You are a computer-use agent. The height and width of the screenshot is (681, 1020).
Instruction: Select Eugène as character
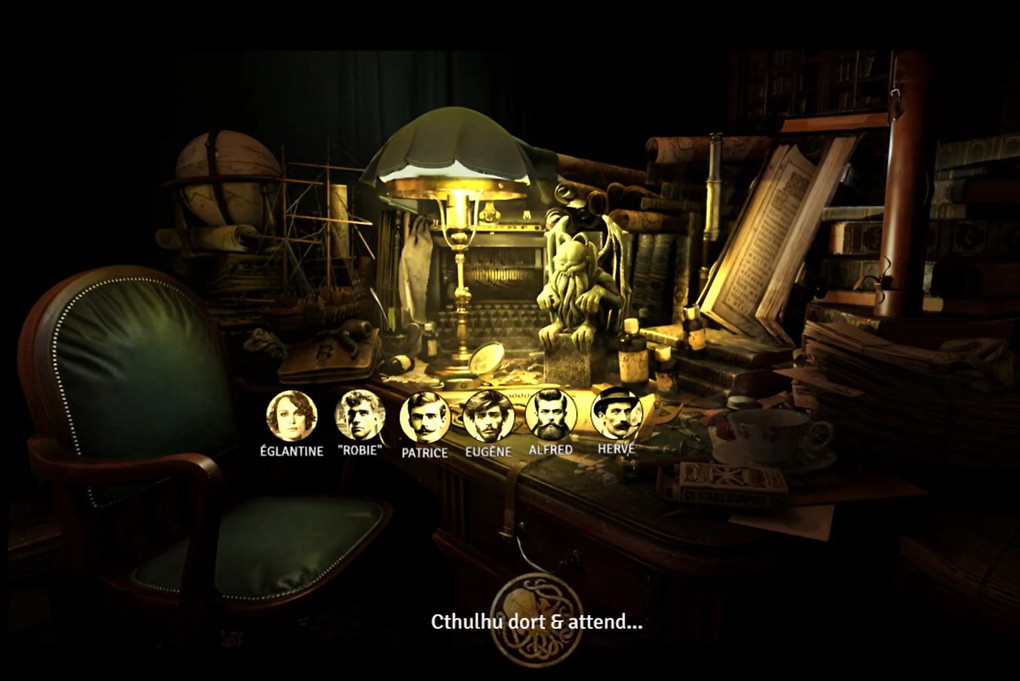click(x=488, y=416)
